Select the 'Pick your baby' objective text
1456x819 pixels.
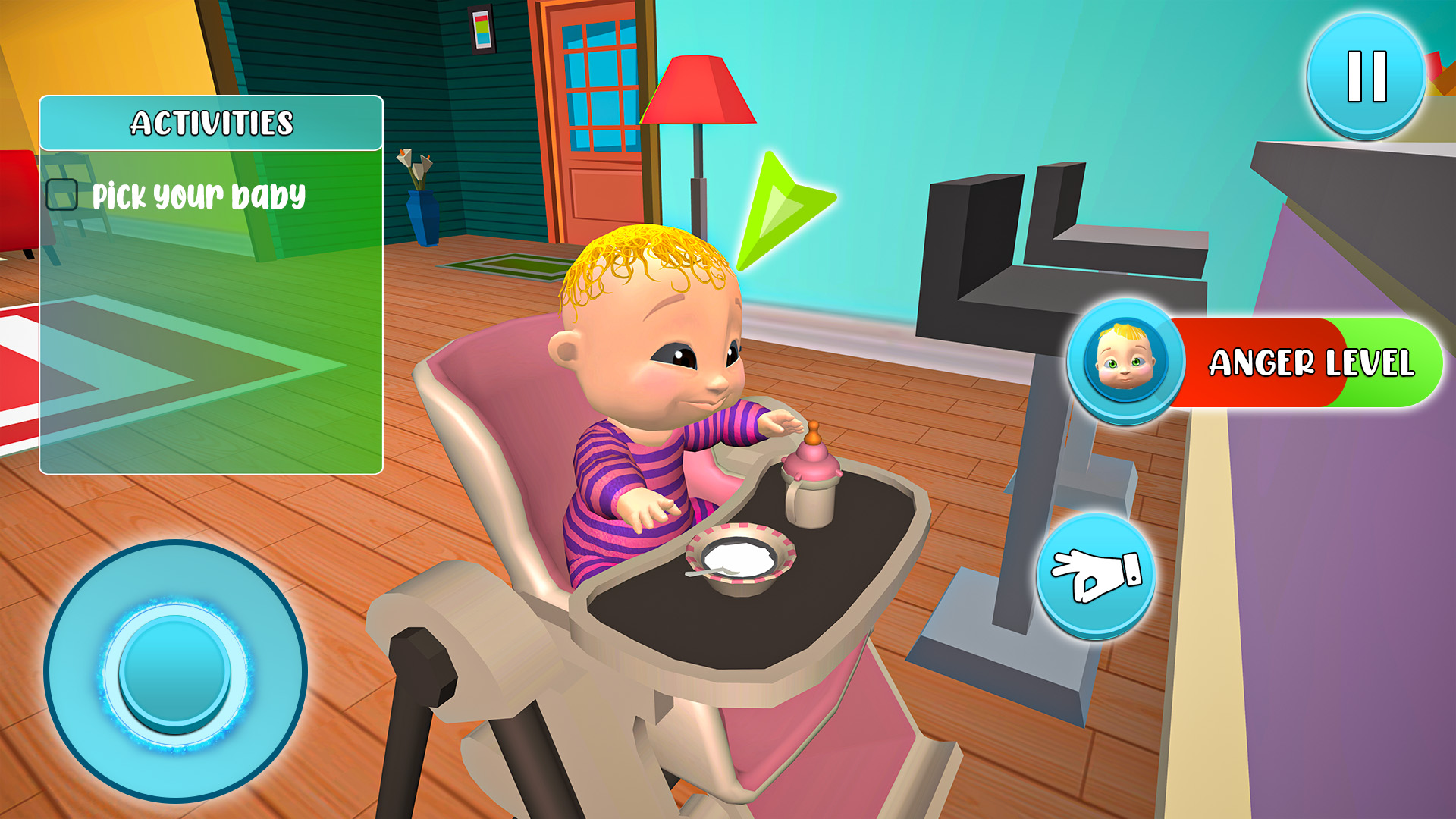tap(200, 196)
